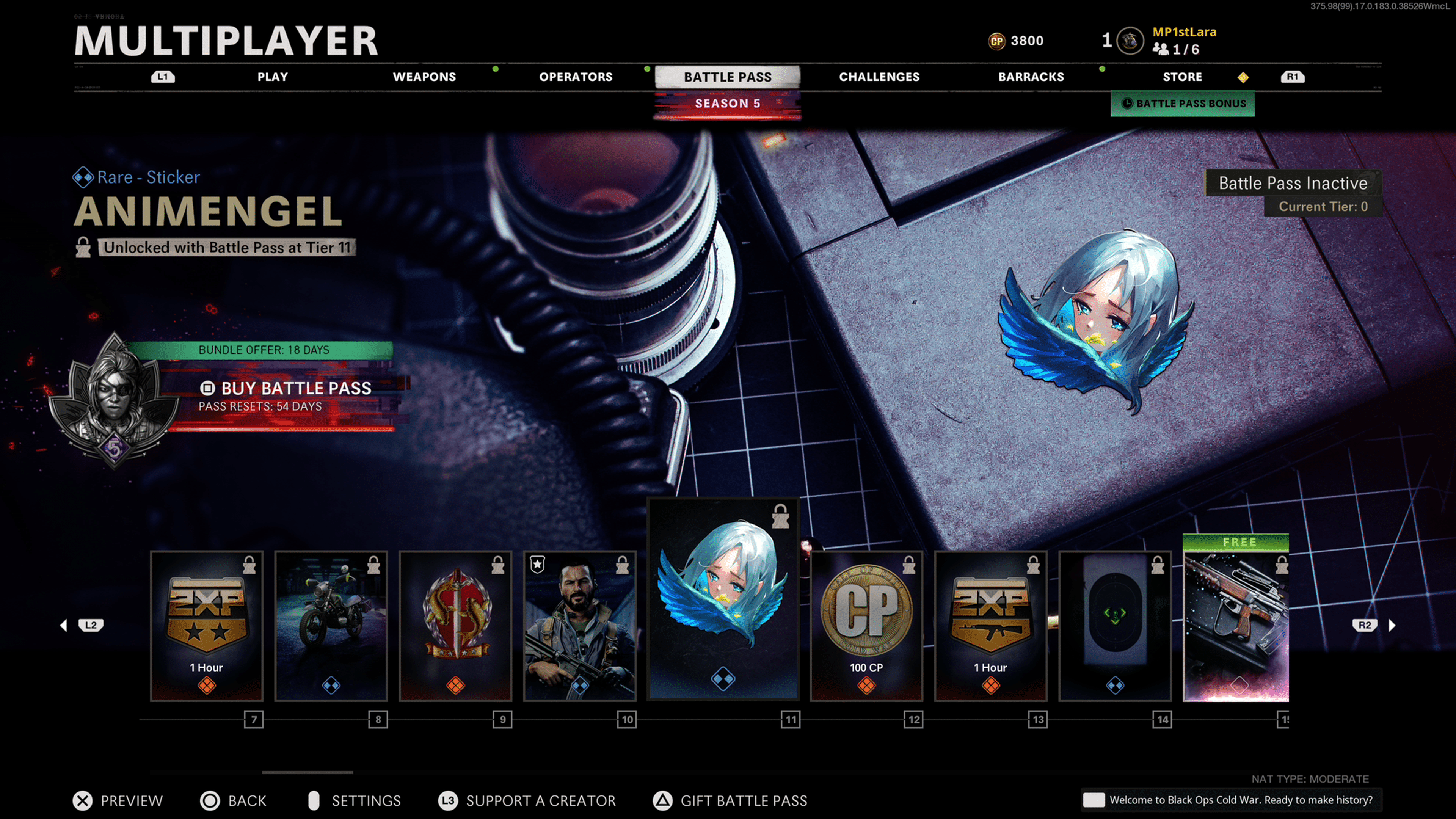Image resolution: width=1456 pixels, height=819 pixels.
Task: Open the Weapons tab
Action: pyautogui.click(x=424, y=77)
